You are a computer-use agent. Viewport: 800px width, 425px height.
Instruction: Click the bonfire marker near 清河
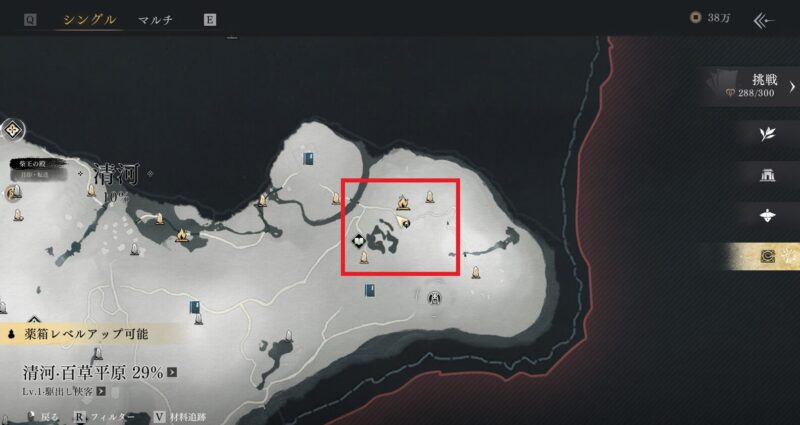[x=183, y=235]
